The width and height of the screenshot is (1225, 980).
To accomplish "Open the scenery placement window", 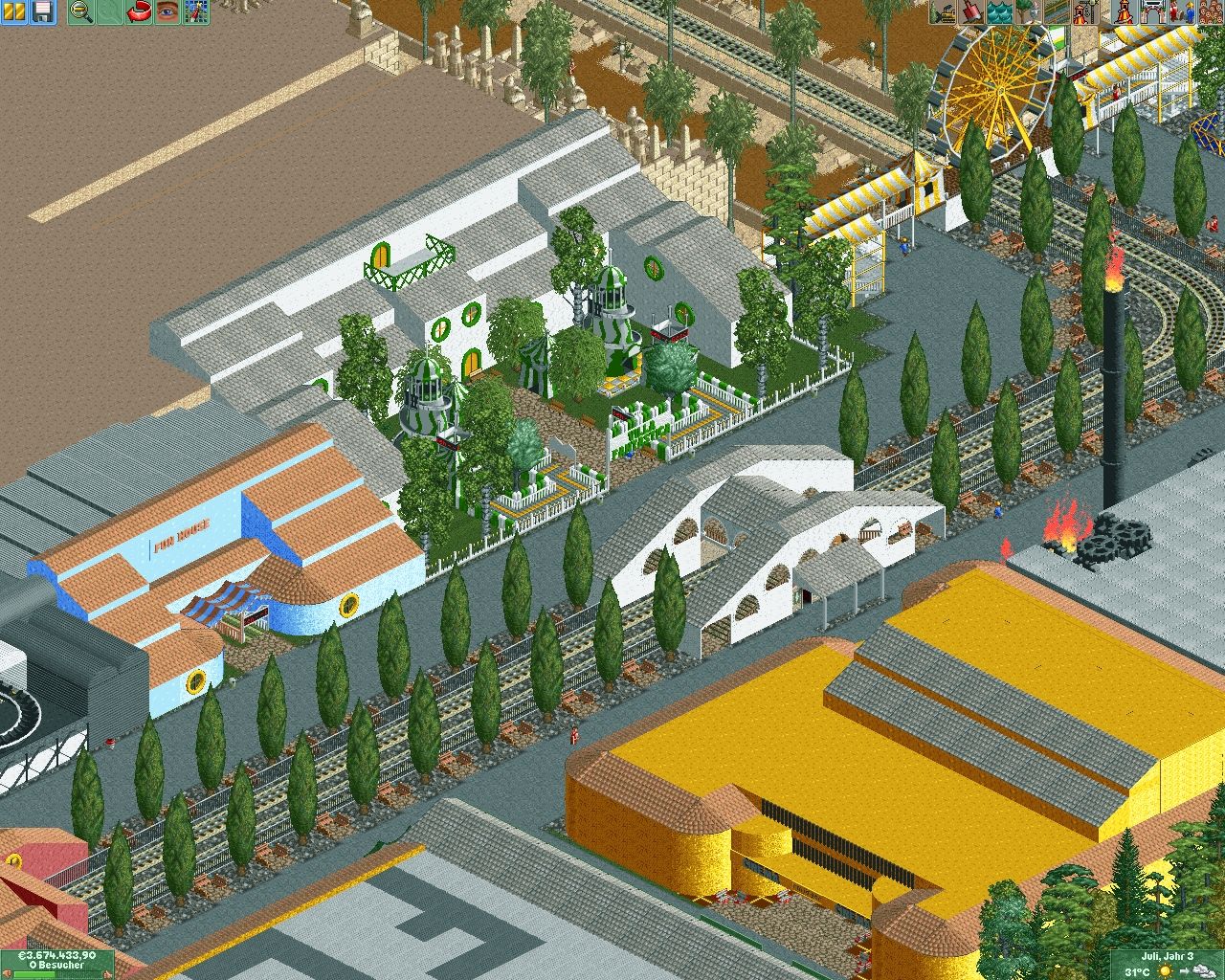I will coord(1029,12).
